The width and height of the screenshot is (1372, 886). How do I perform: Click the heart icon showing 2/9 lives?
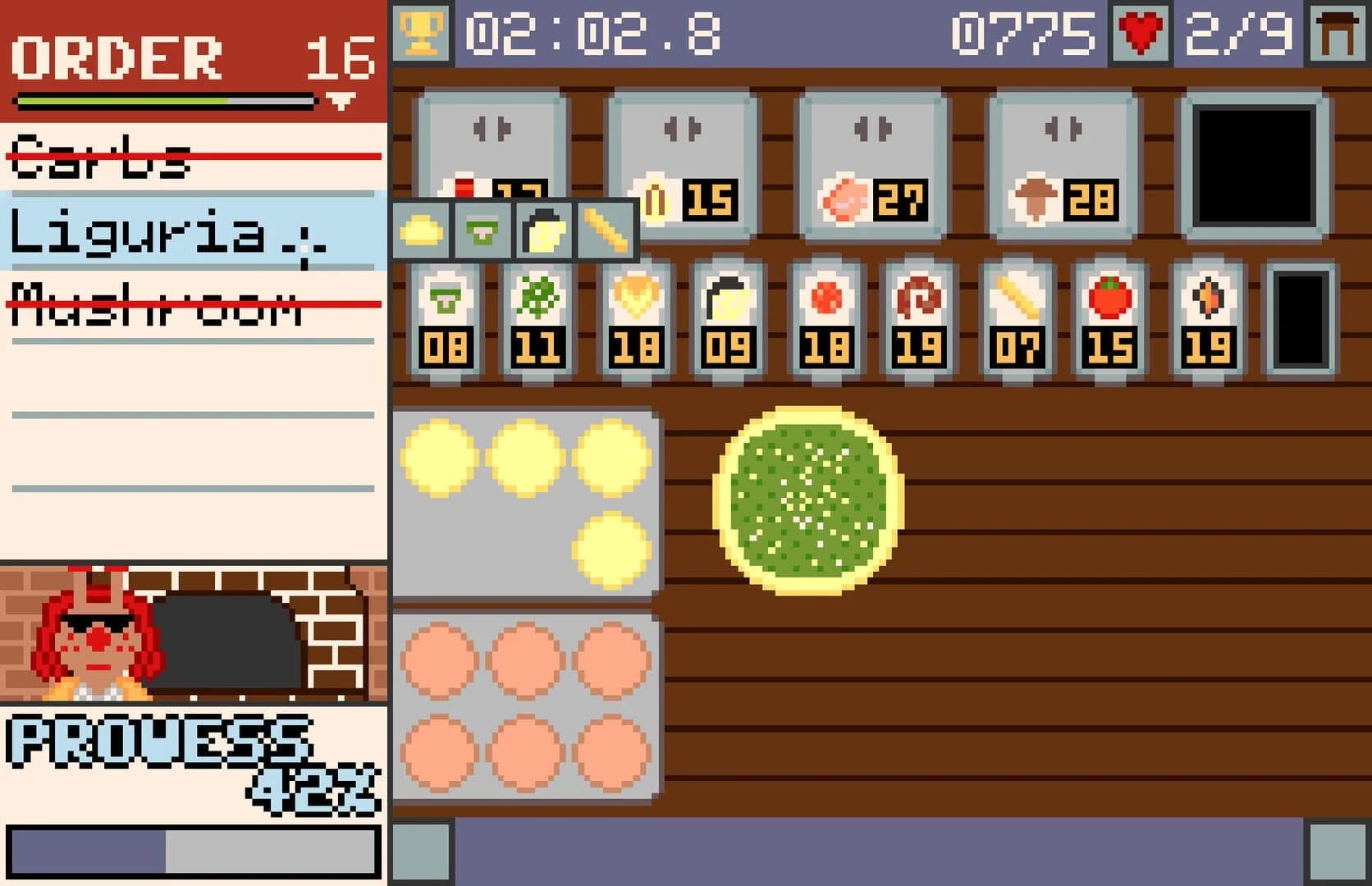tap(1139, 33)
